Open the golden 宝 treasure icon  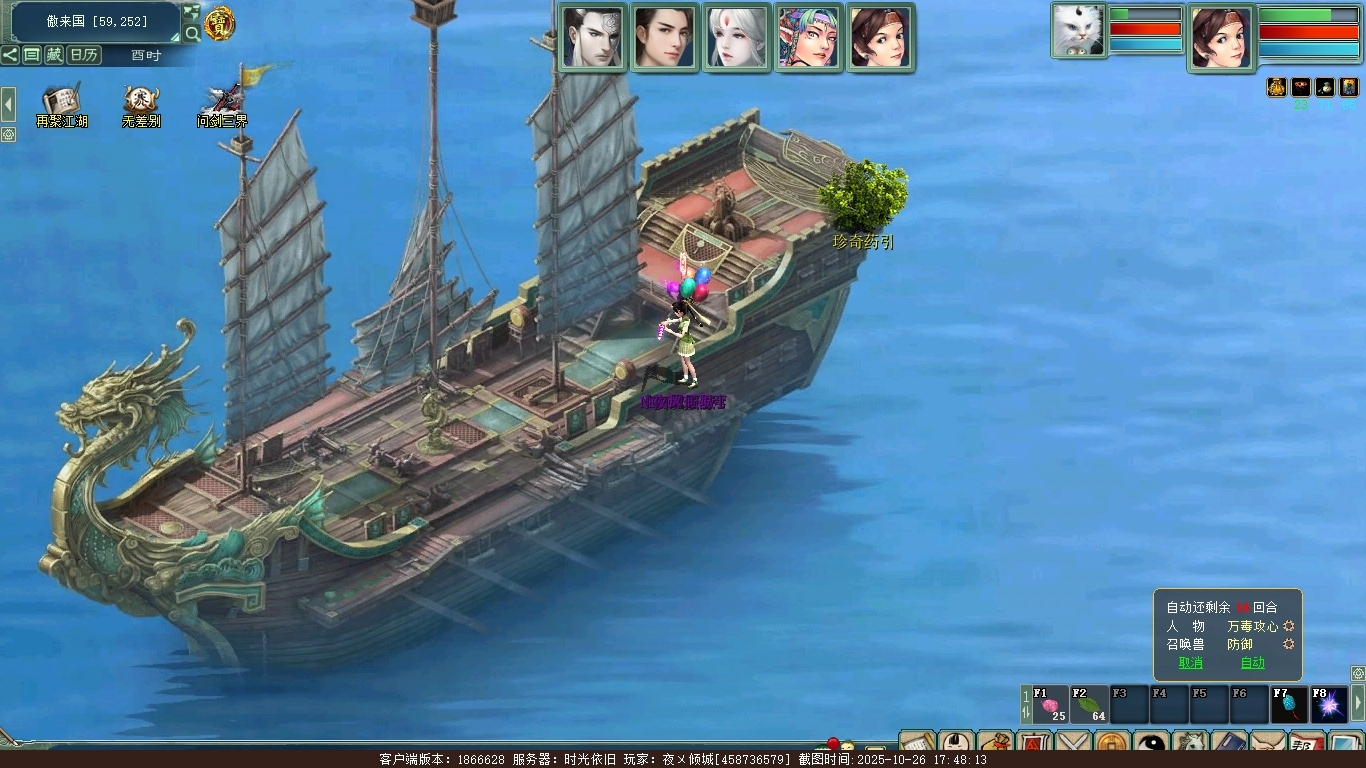220,23
